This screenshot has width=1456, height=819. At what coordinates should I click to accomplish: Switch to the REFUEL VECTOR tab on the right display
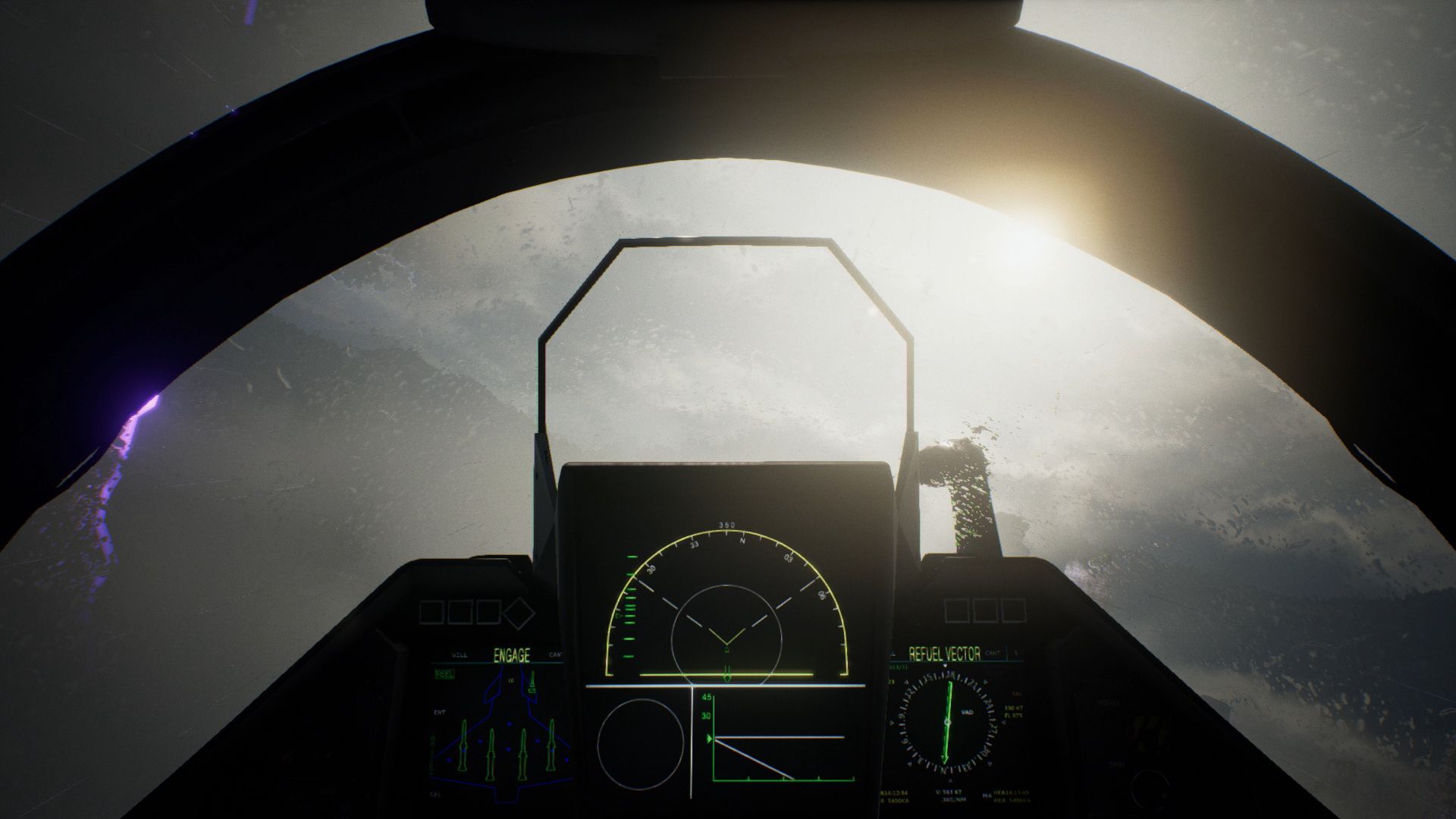point(945,654)
